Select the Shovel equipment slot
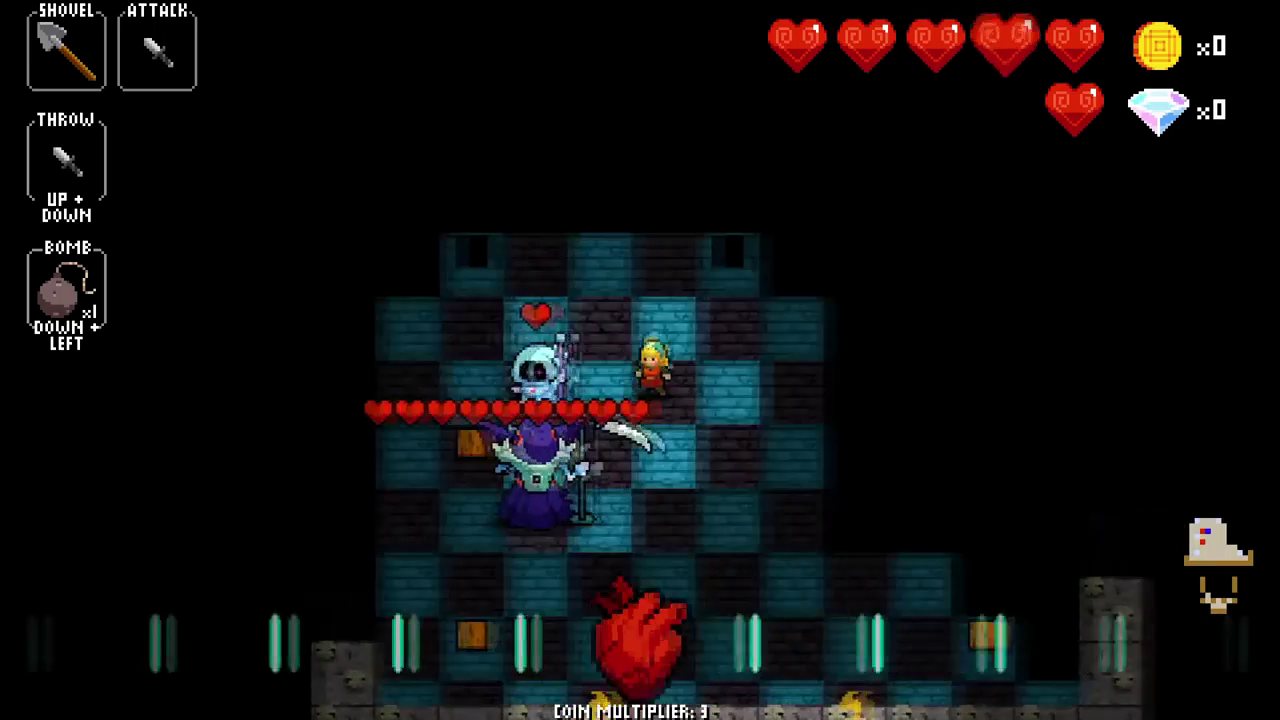The image size is (1280, 720). click(66, 51)
